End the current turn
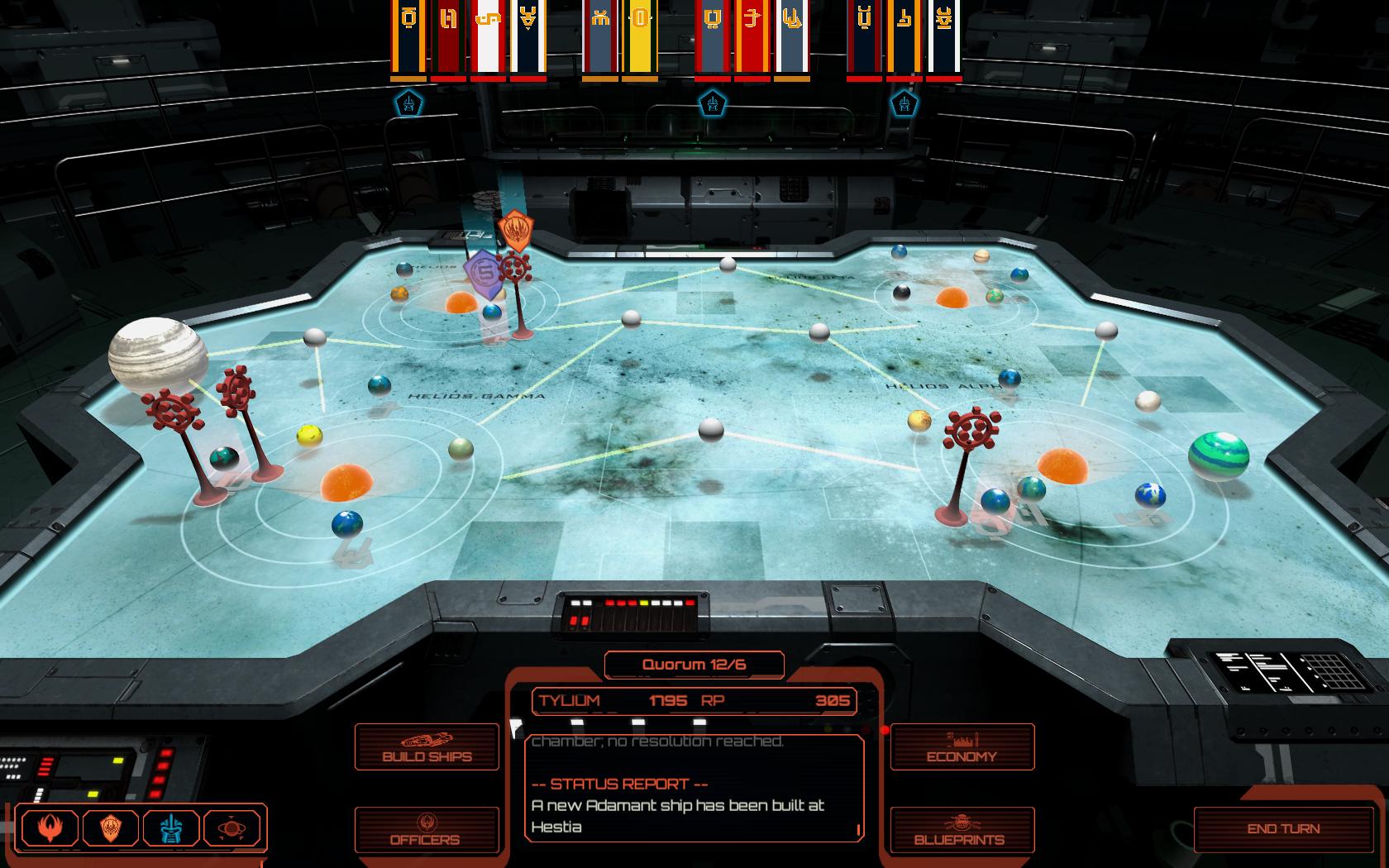 pyautogui.click(x=1283, y=828)
